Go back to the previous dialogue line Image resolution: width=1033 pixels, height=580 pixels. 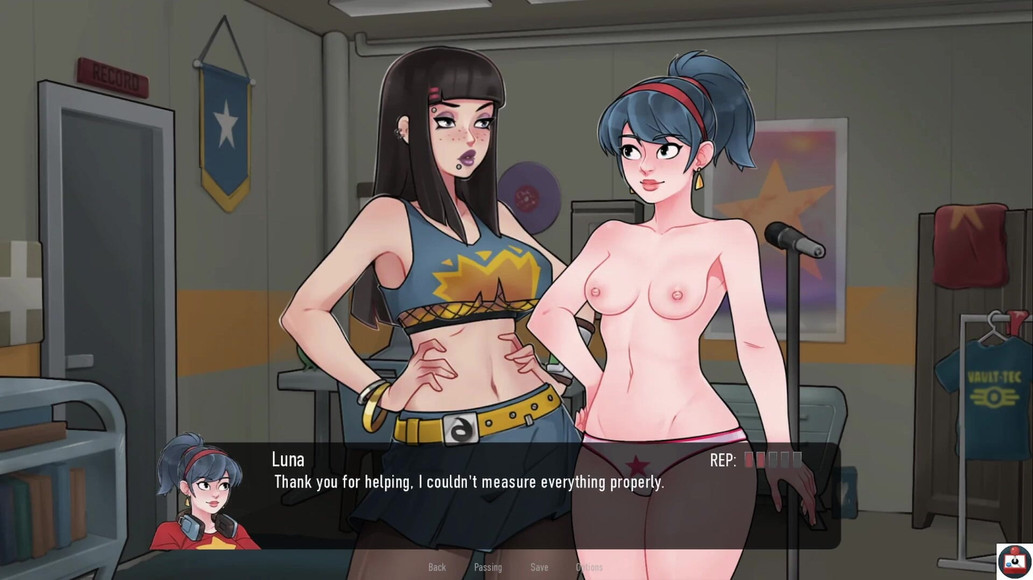tap(437, 567)
